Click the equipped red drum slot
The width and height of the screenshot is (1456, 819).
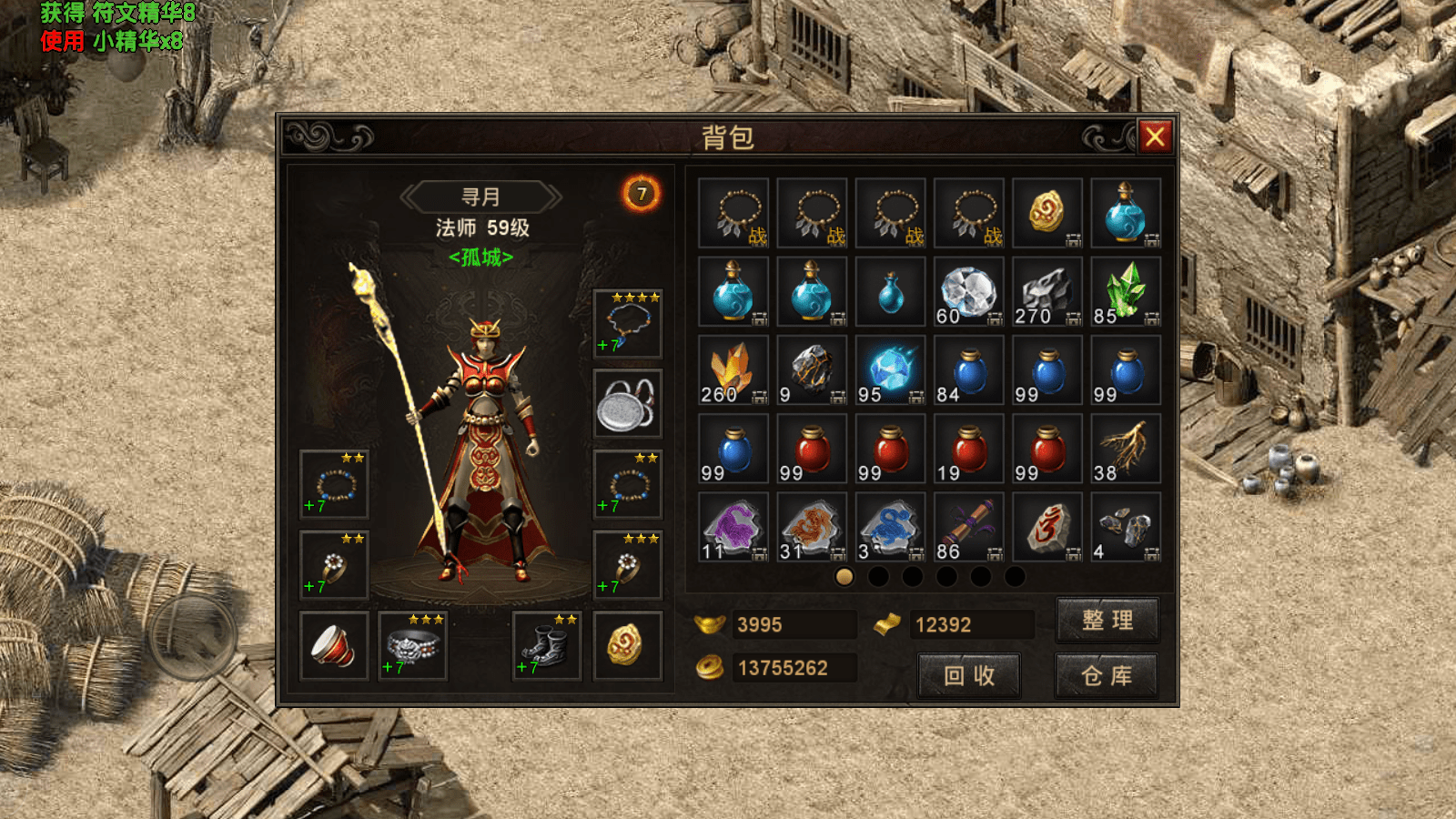tap(334, 645)
